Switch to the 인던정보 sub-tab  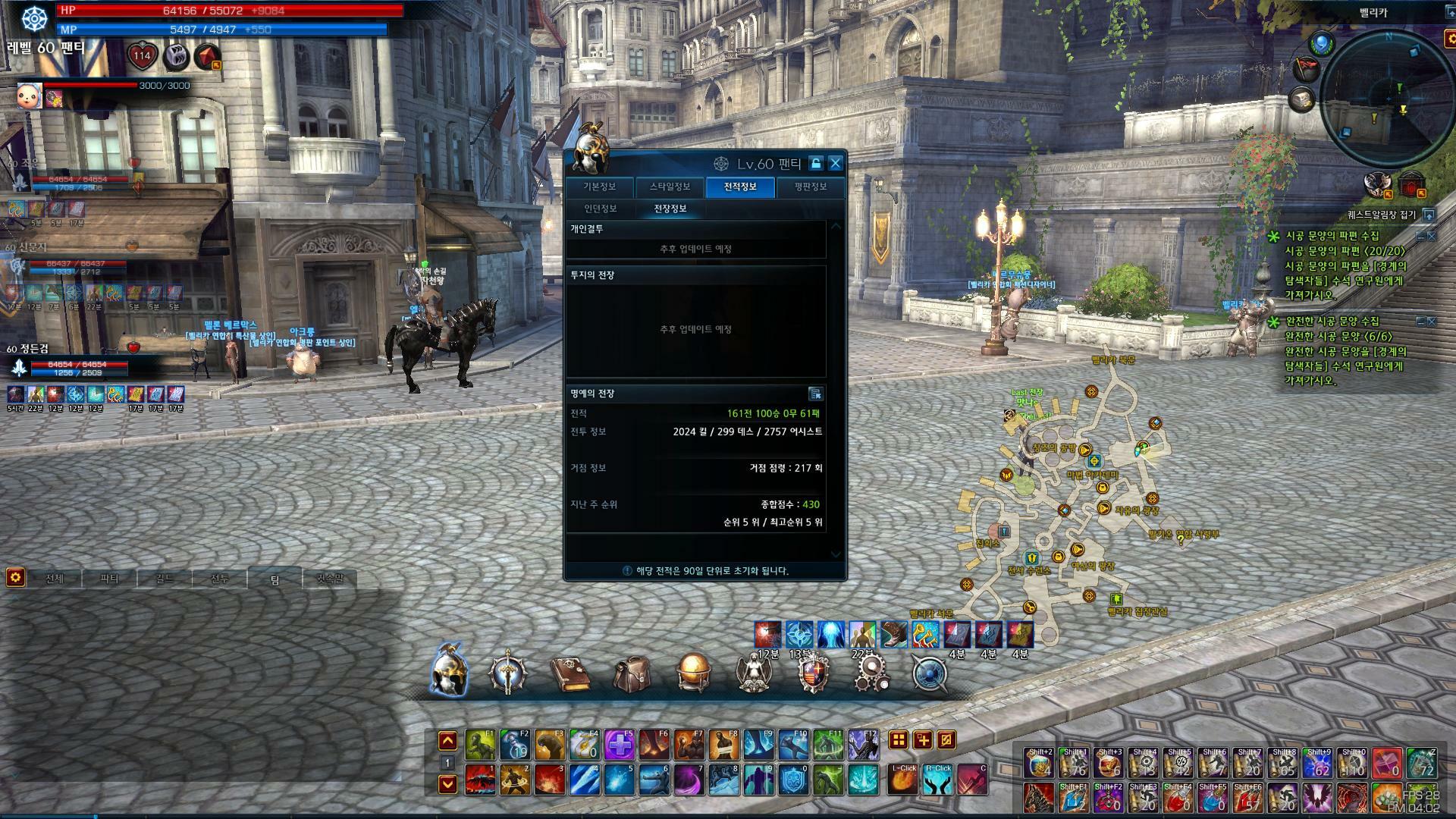click(x=600, y=209)
